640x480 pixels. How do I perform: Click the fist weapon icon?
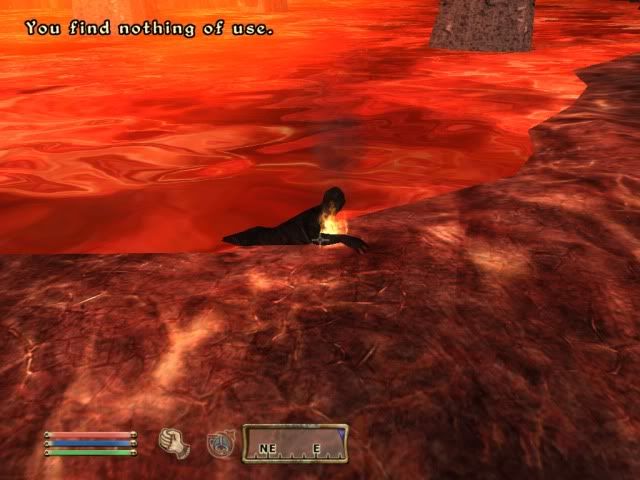click(x=175, y=443)
